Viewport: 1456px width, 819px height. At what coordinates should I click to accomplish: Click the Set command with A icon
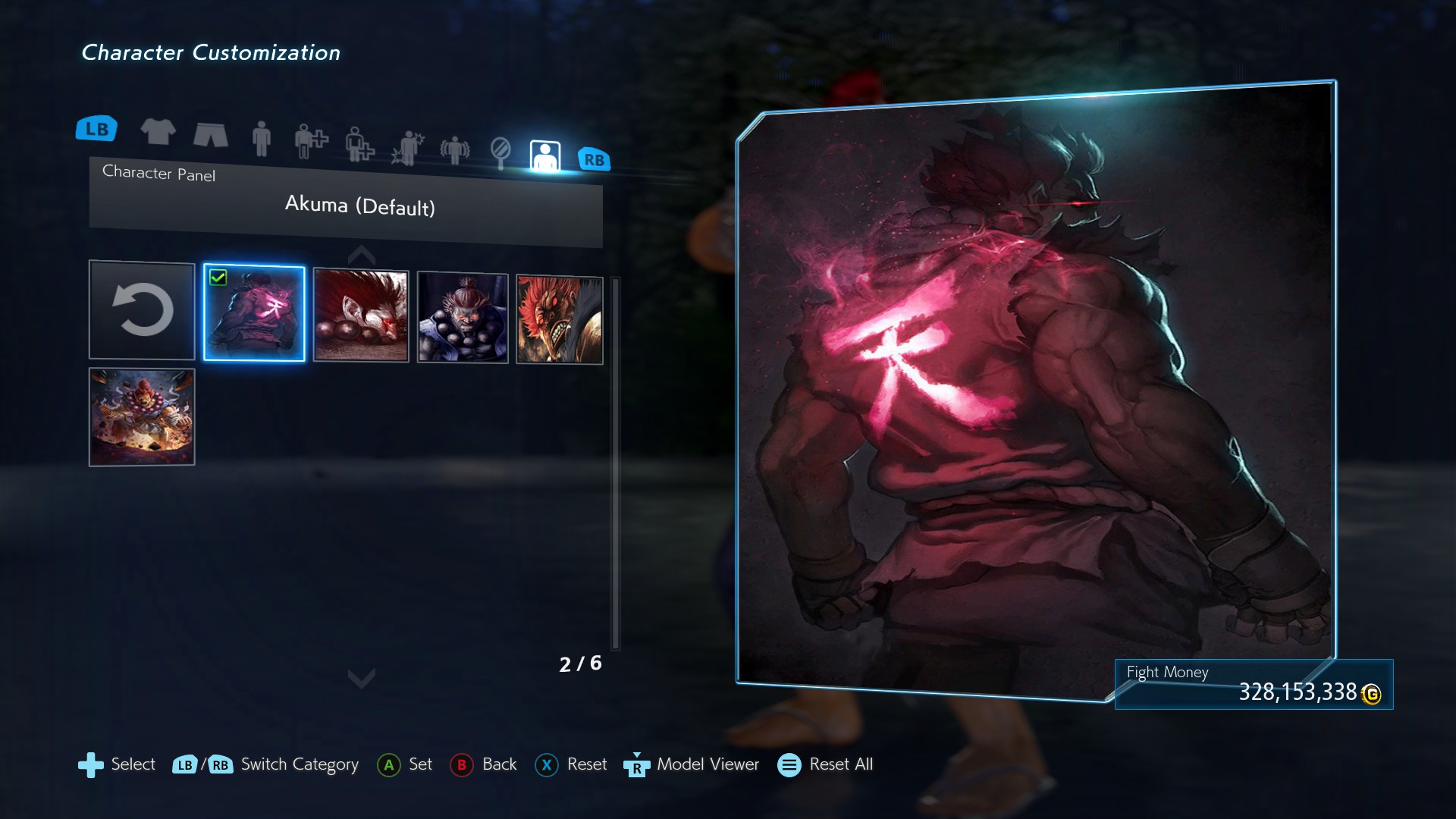click(x=406, y=765)
